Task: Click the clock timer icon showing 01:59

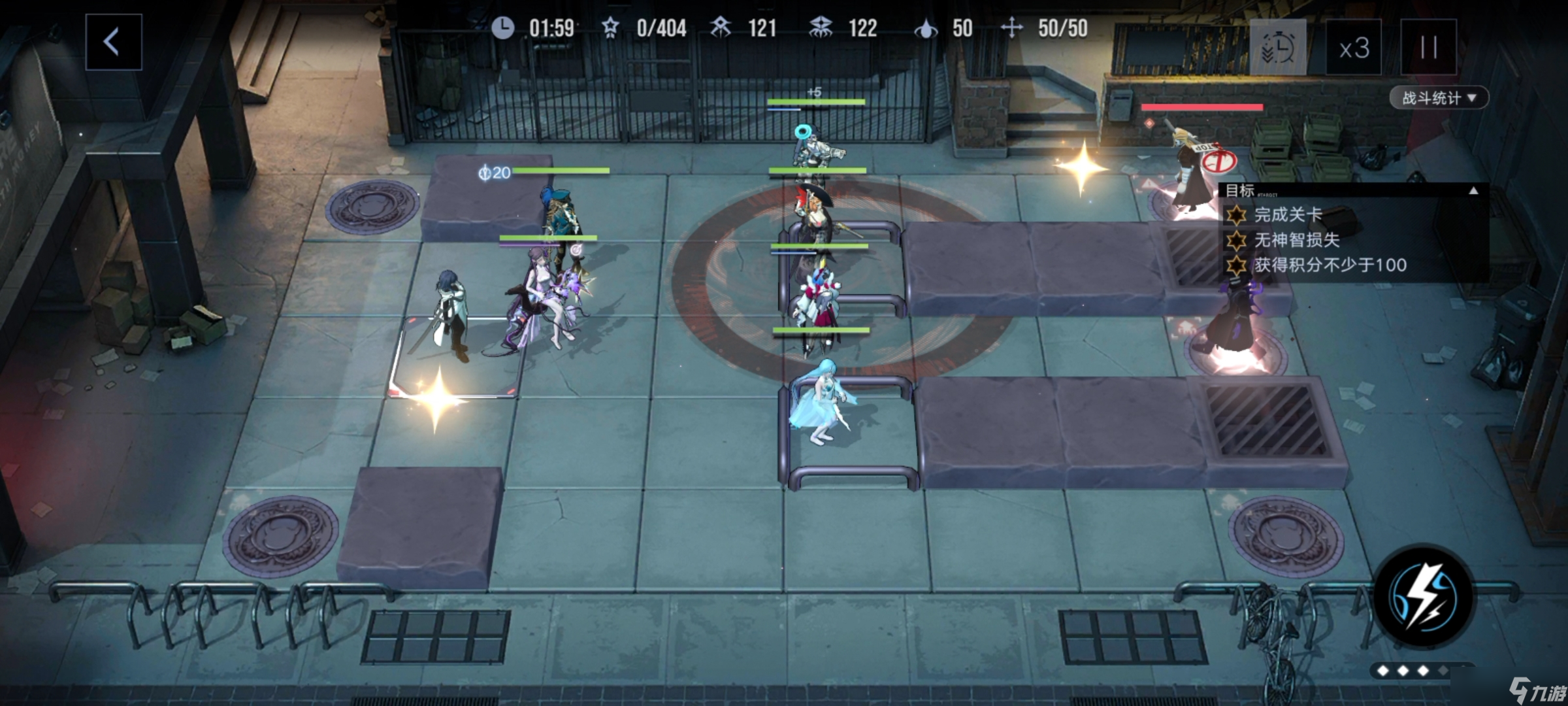Action: pos(502,28)
